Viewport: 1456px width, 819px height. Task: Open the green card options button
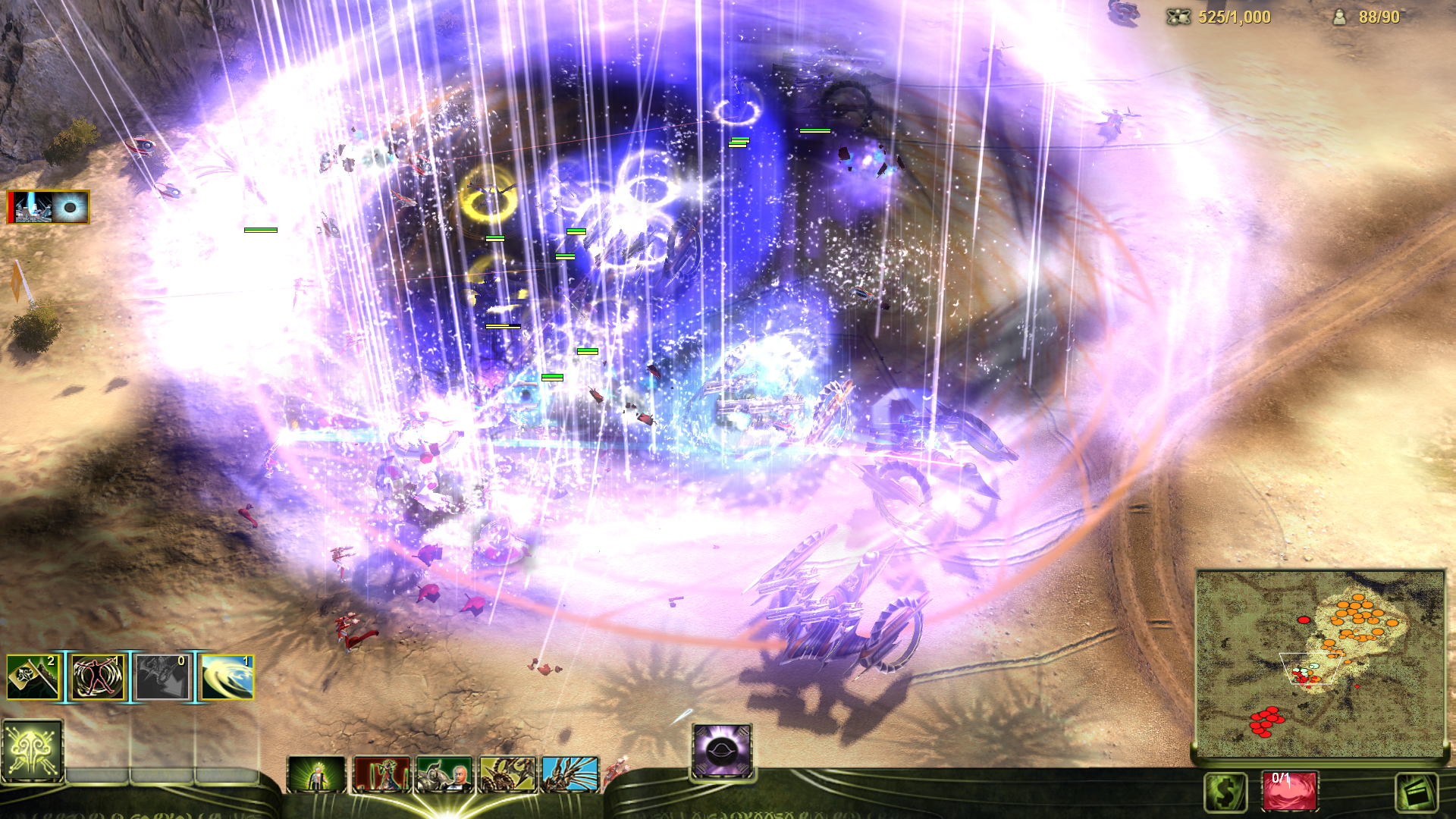click(x=1417, y=792)
